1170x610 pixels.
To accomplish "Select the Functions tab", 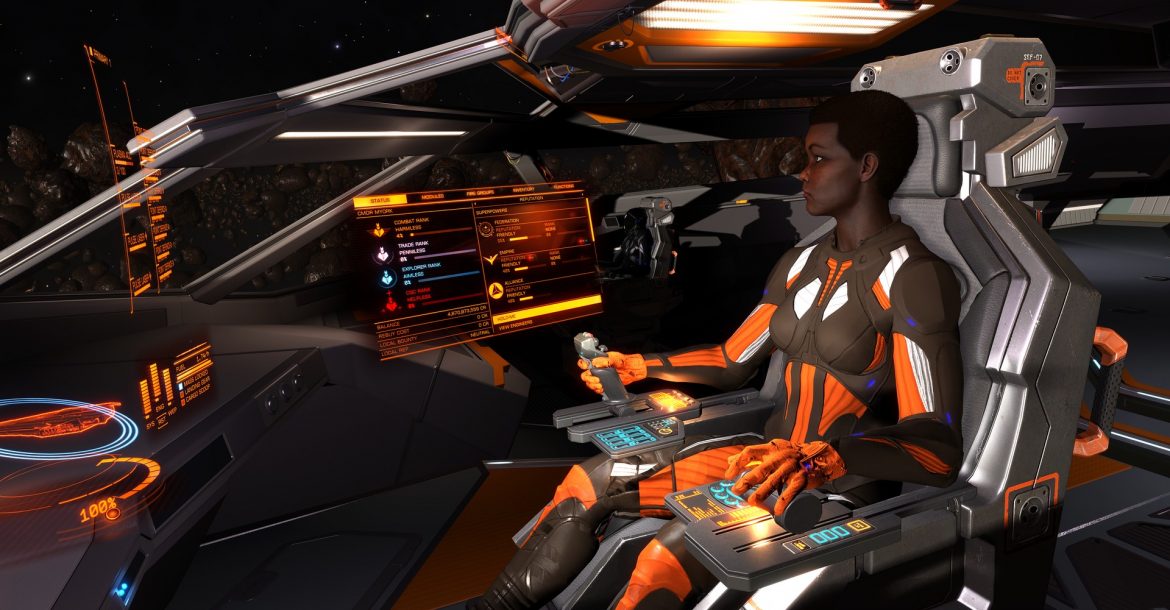I will click(563, 186).
